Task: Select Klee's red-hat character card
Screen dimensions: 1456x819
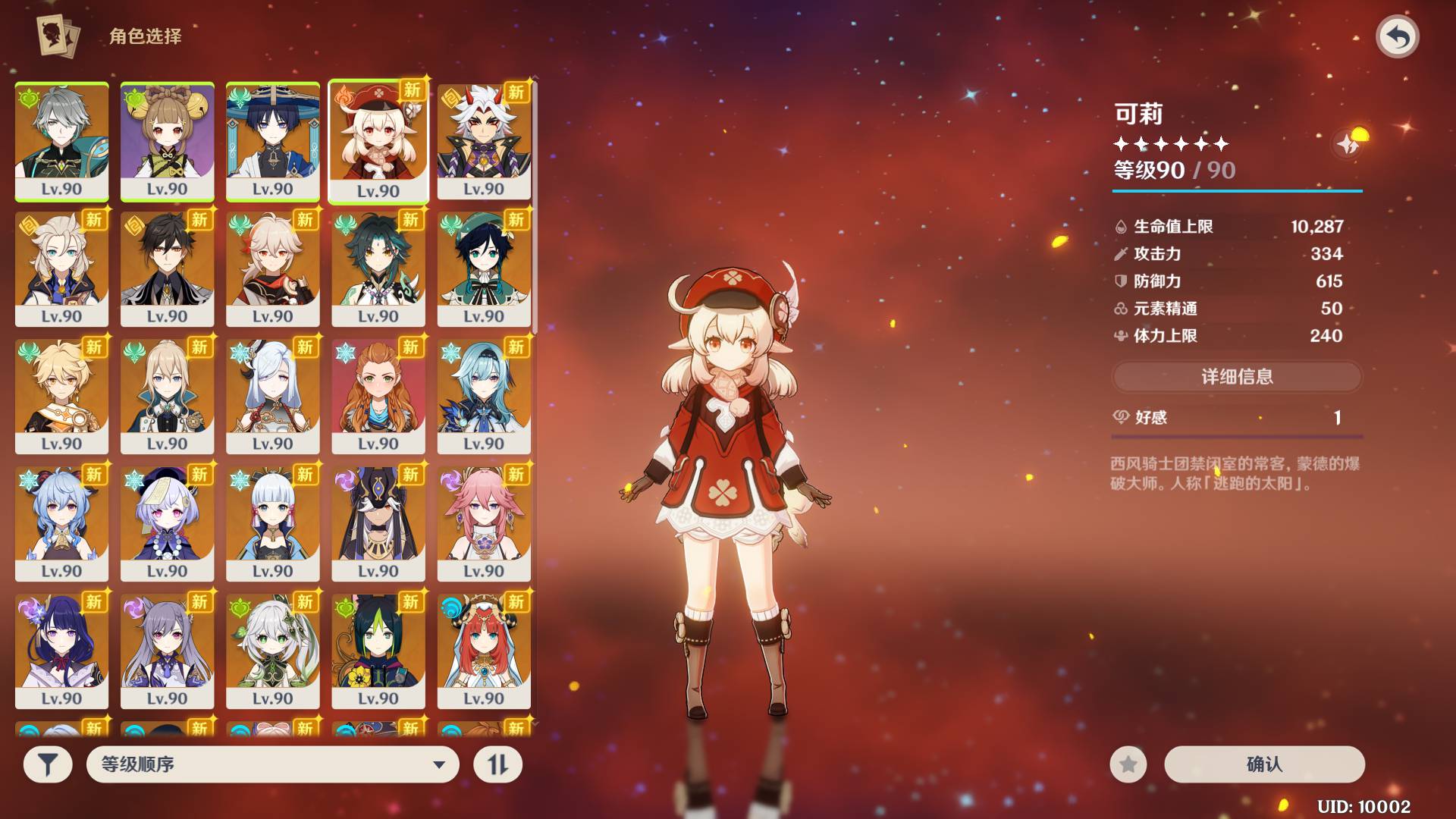Action: pos(378,141)
